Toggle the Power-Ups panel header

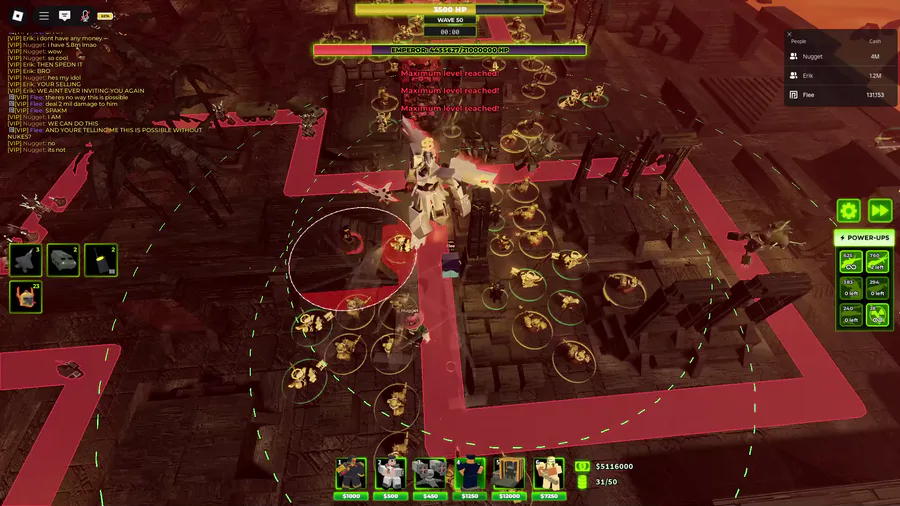pyautogui.click(x=864, y=238)
